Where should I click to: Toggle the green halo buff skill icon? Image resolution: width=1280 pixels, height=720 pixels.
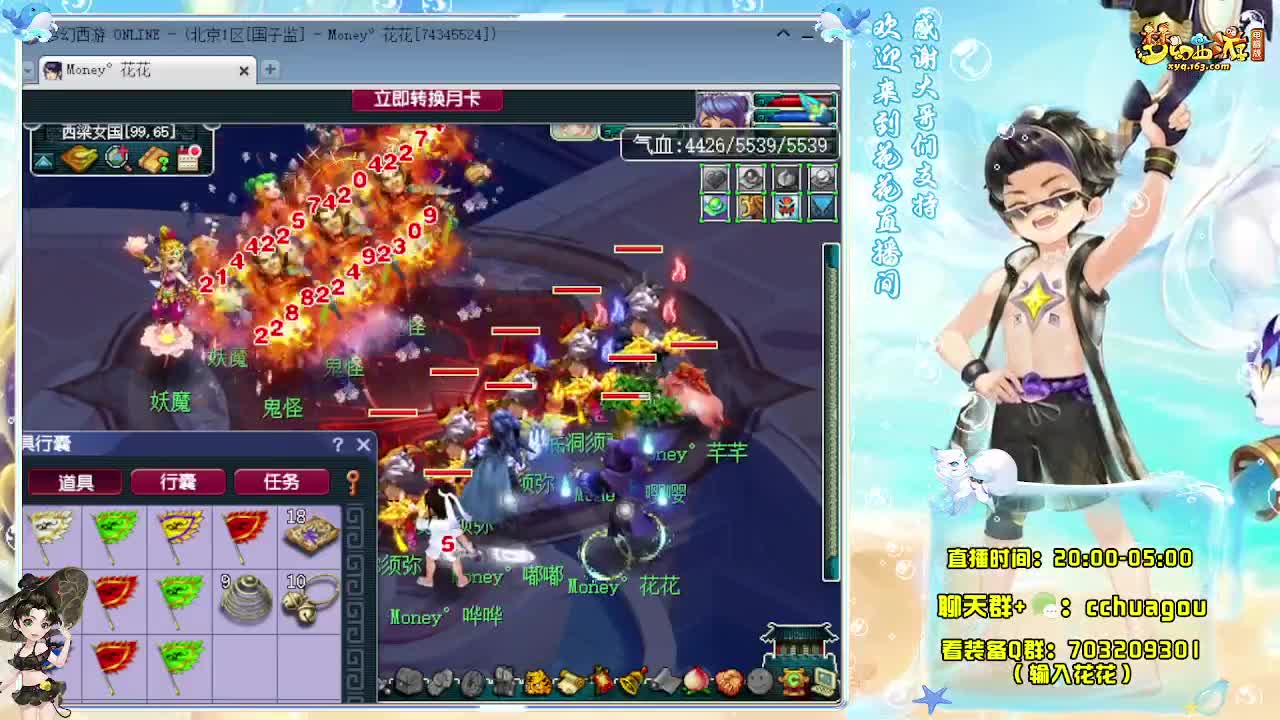click(715, 208)
